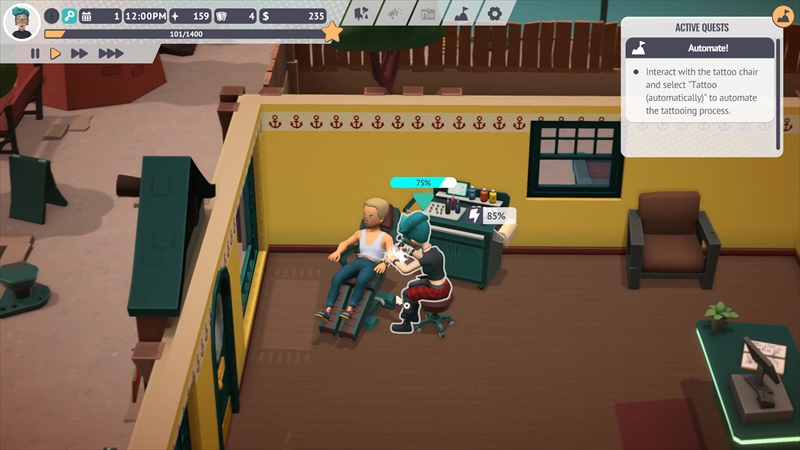Viewport: 800px width, 450px height.
Task: Open the player avatar portrait
Action: pyautogui.click(x=21, y=21)
